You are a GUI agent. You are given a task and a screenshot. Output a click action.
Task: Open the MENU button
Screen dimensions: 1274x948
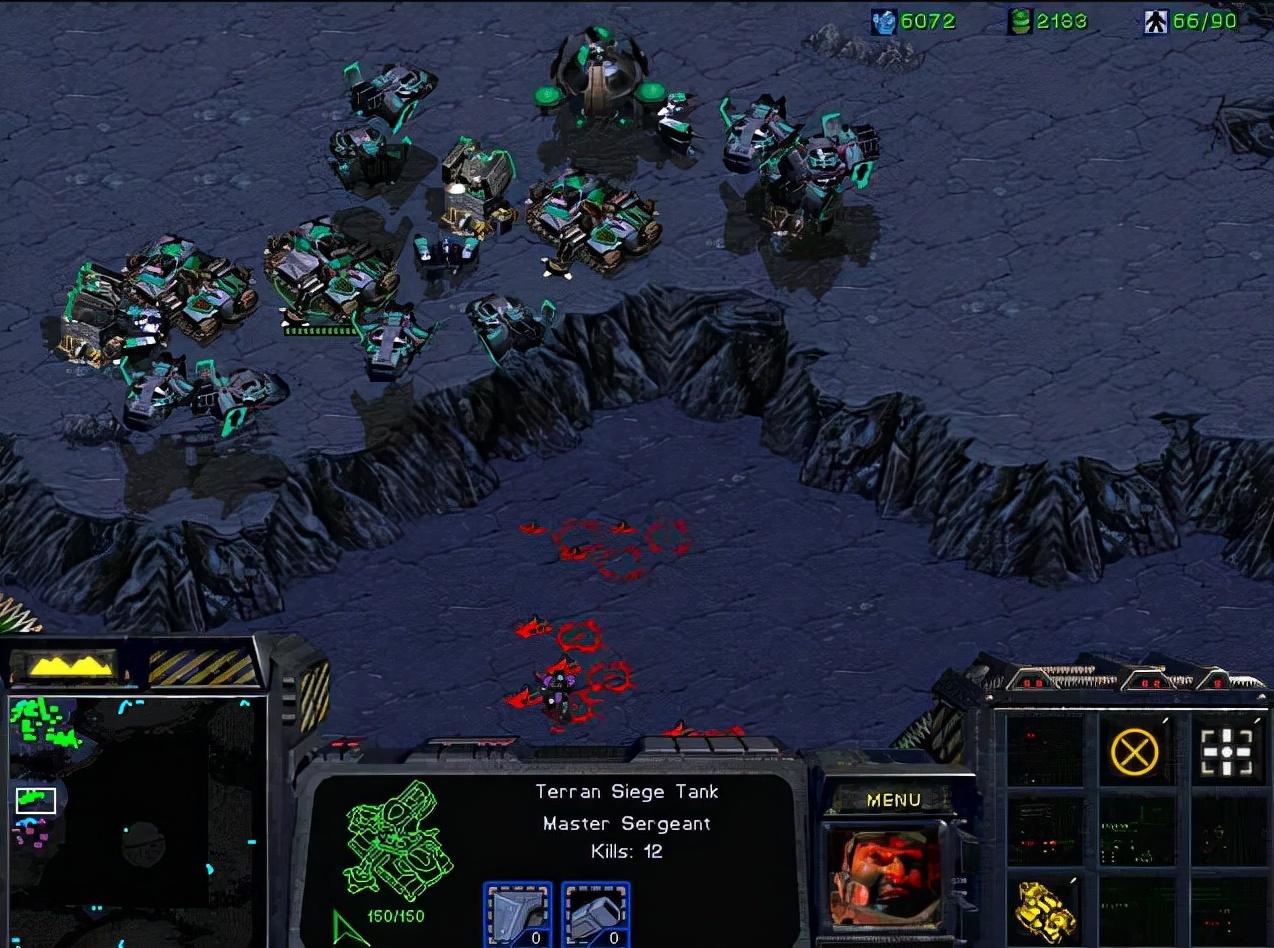[x=893, y=800]
